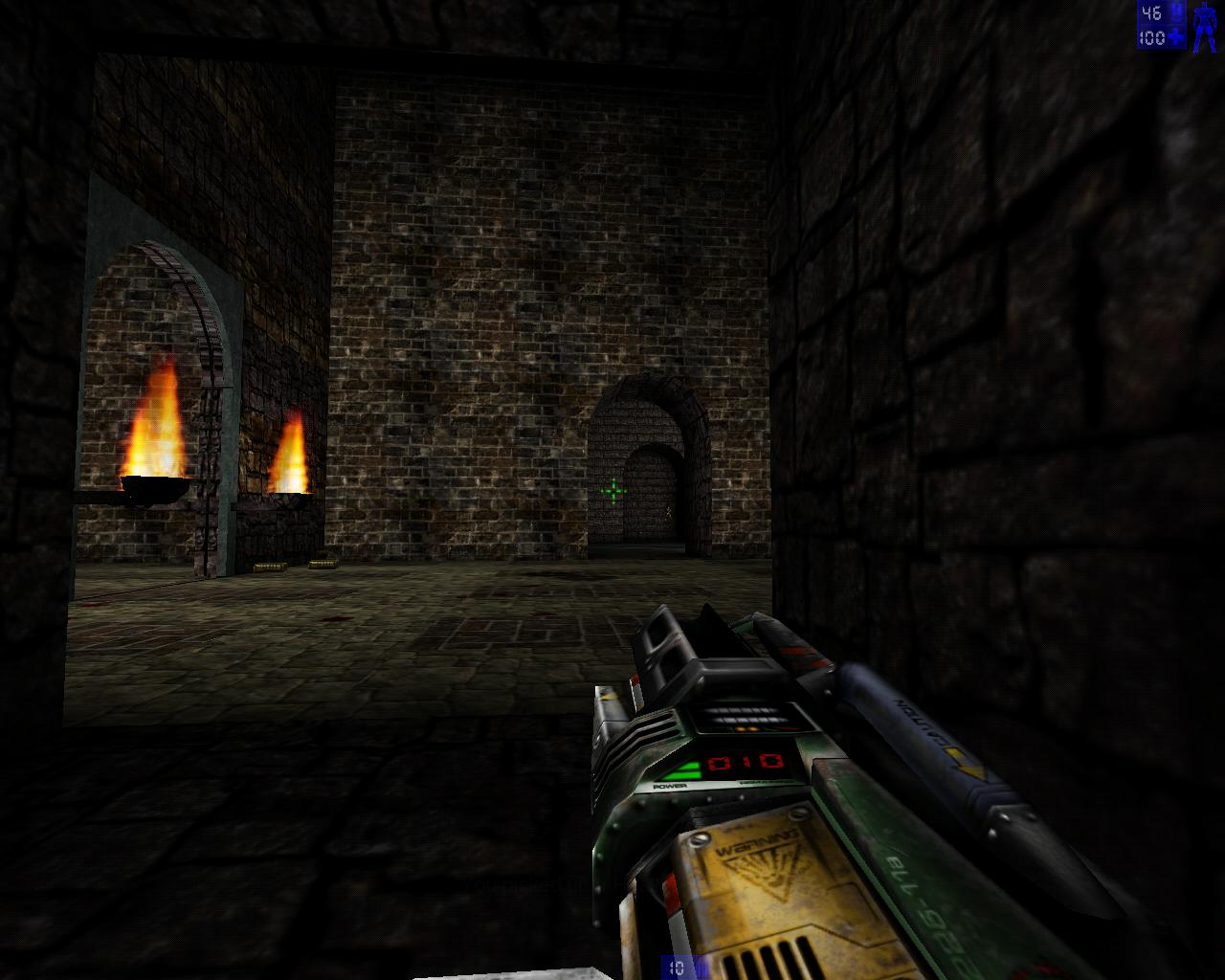Select the armor suit figure icon

click(x=1204, y=27)
